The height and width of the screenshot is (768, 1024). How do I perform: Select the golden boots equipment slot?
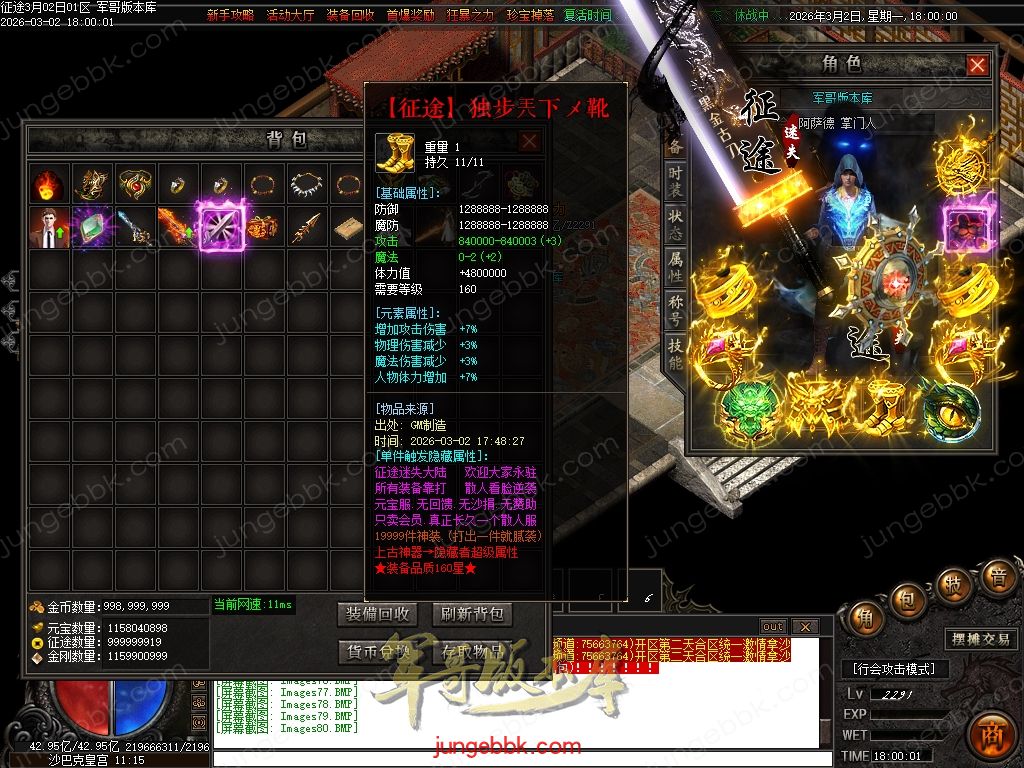884,405
